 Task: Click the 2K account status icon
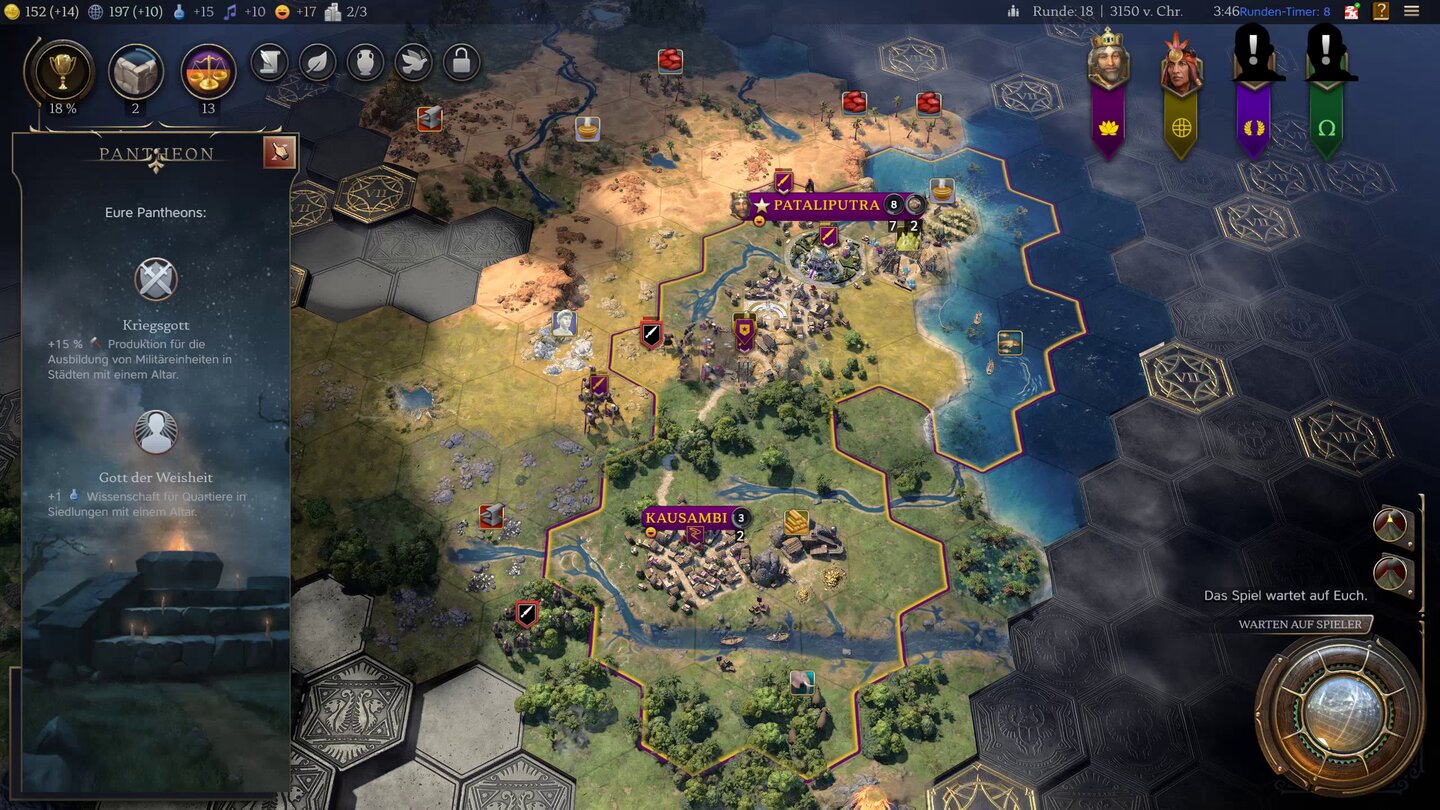point(1352,12)
